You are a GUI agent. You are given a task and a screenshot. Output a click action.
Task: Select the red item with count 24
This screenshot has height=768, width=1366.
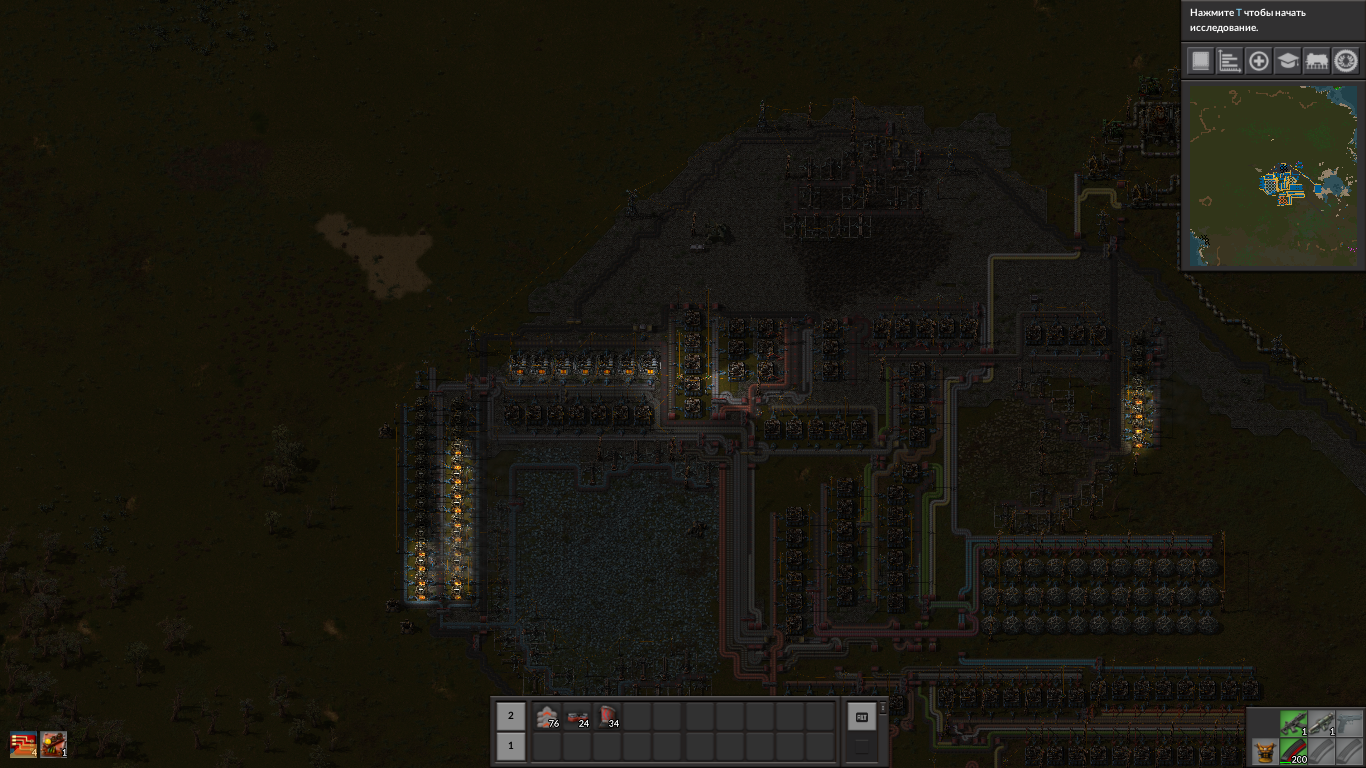coord(578,716)
